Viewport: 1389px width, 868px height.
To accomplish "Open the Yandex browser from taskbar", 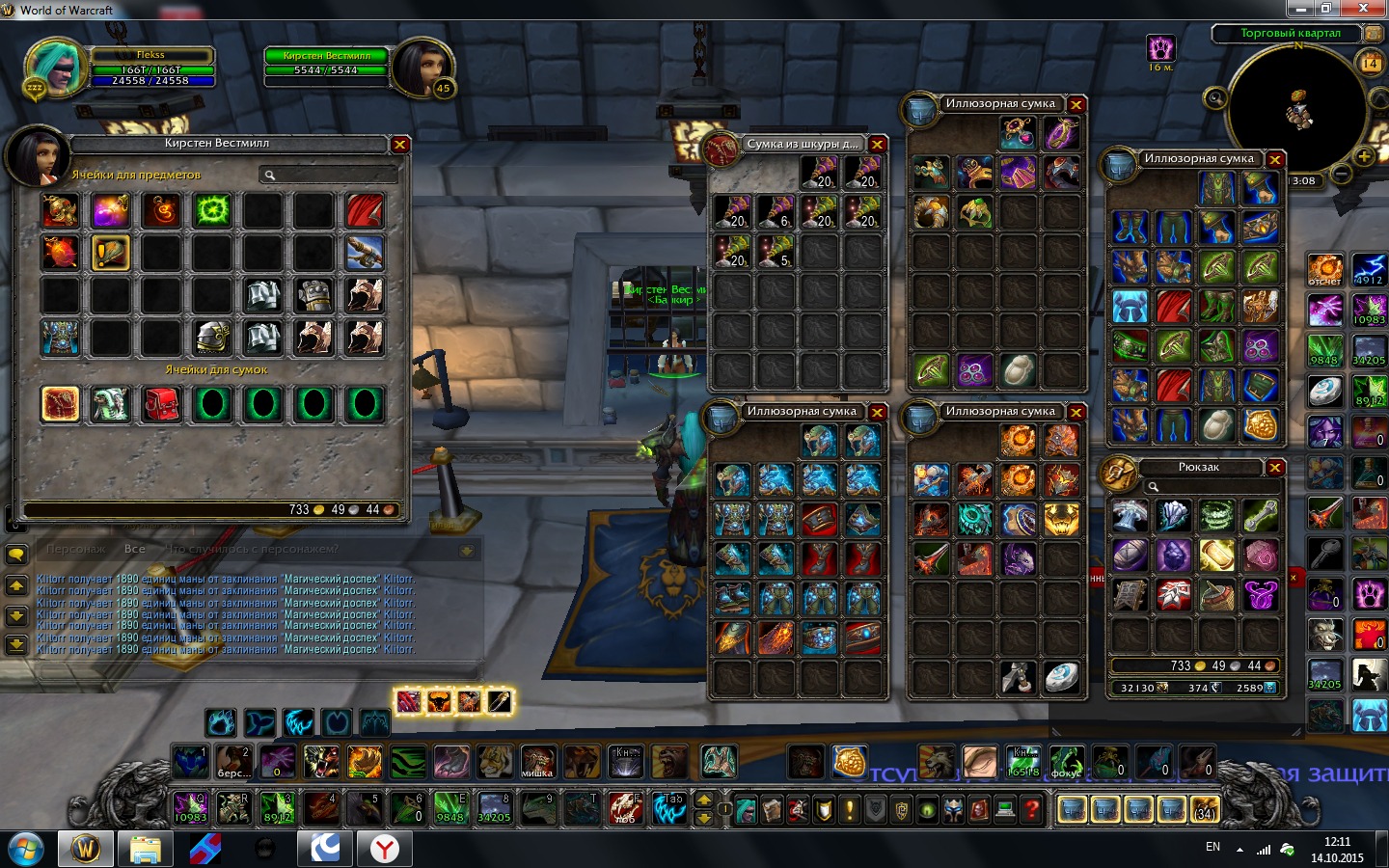I will 385,849.
